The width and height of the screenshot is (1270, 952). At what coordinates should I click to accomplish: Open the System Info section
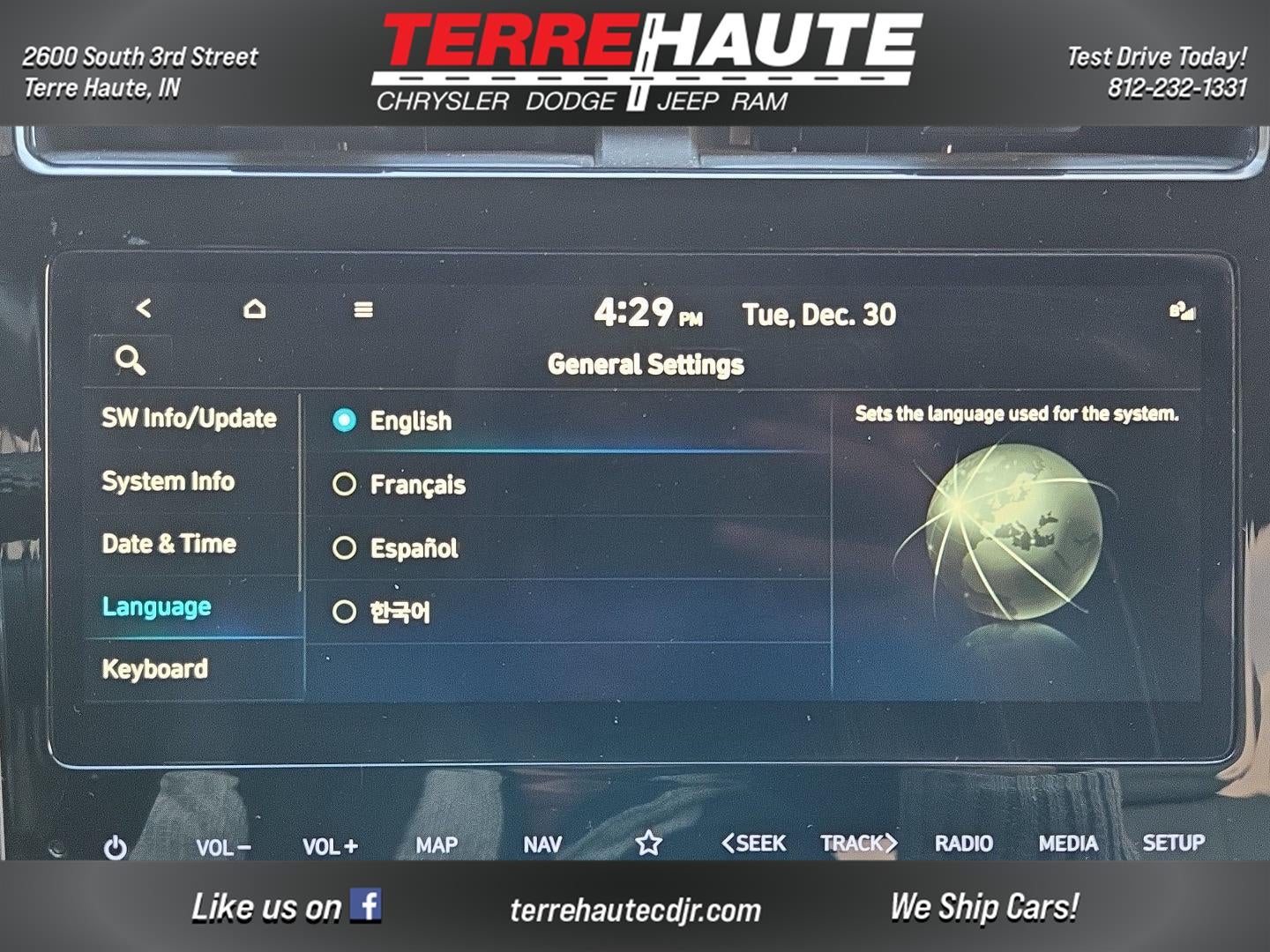(x=168, y=481)
